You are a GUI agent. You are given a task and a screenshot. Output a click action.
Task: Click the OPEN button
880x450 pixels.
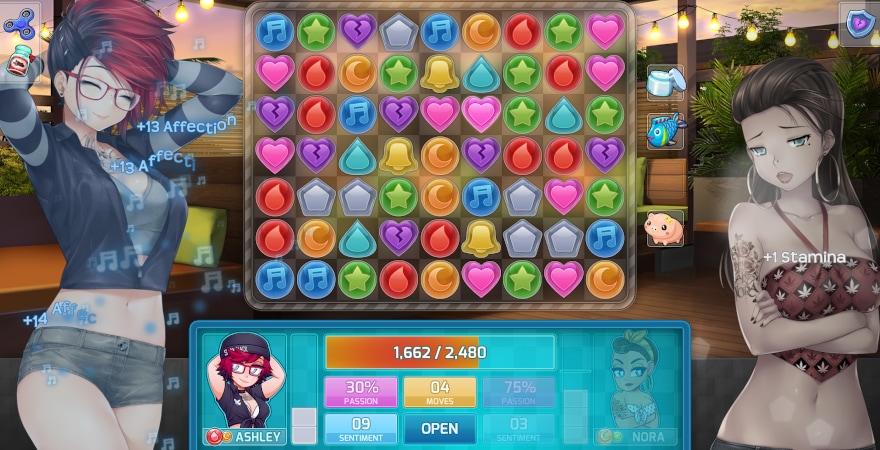click(439, 428)
